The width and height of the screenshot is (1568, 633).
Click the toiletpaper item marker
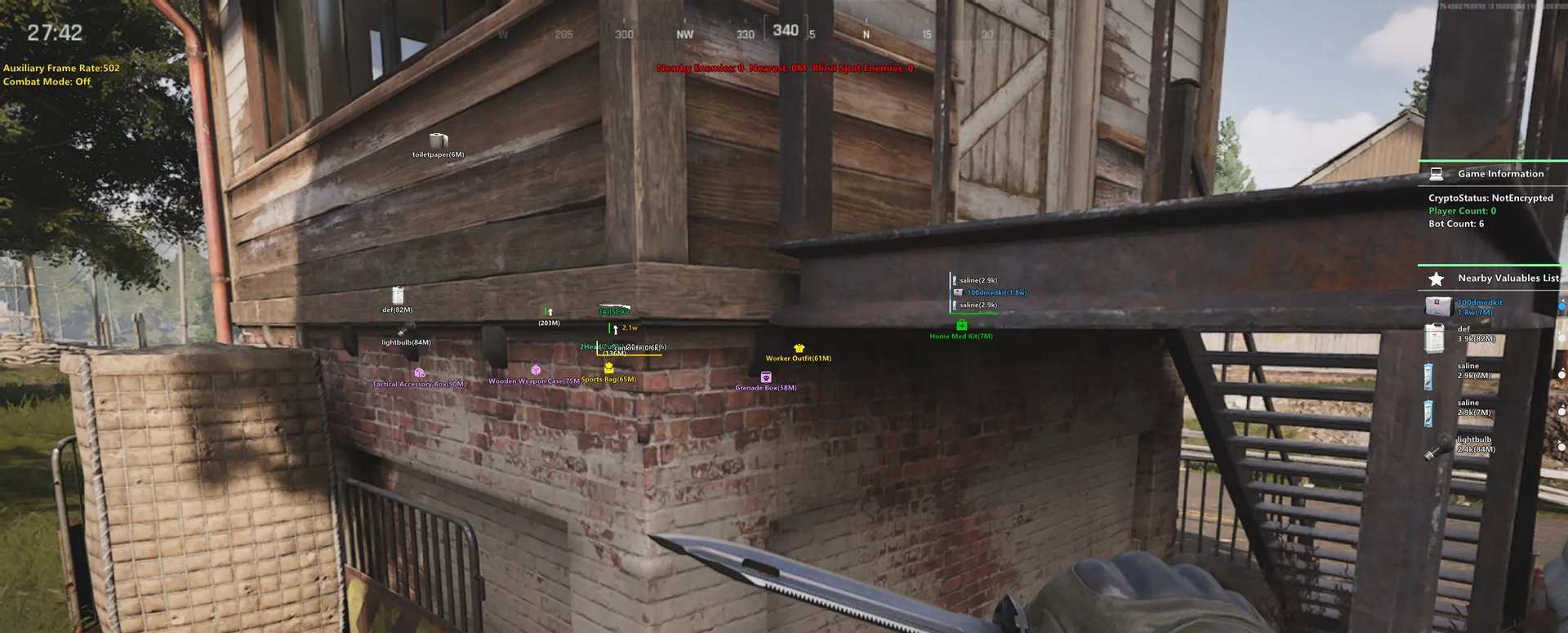[x=439, y=141]
